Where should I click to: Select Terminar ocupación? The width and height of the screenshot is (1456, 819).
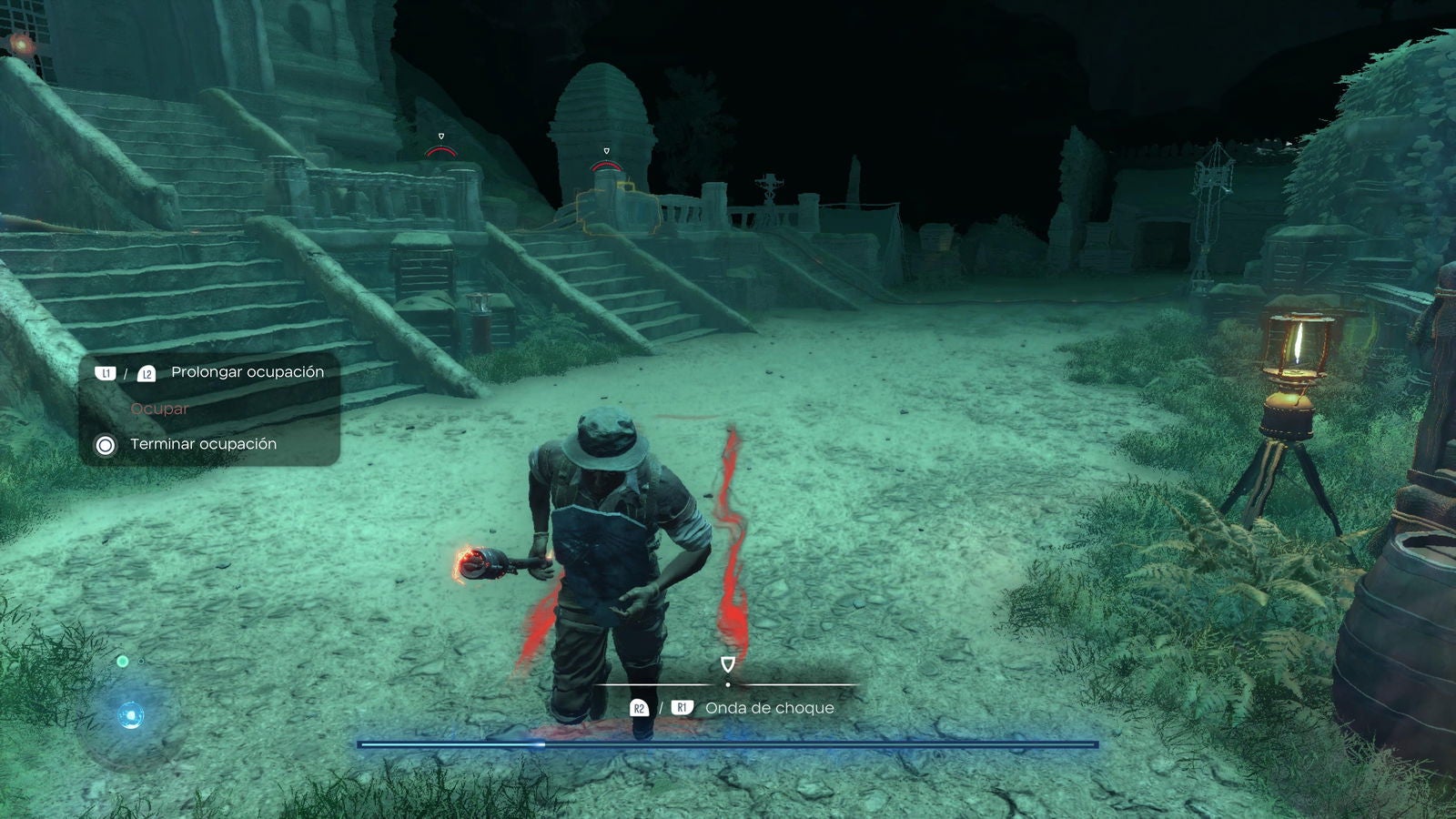203,444
